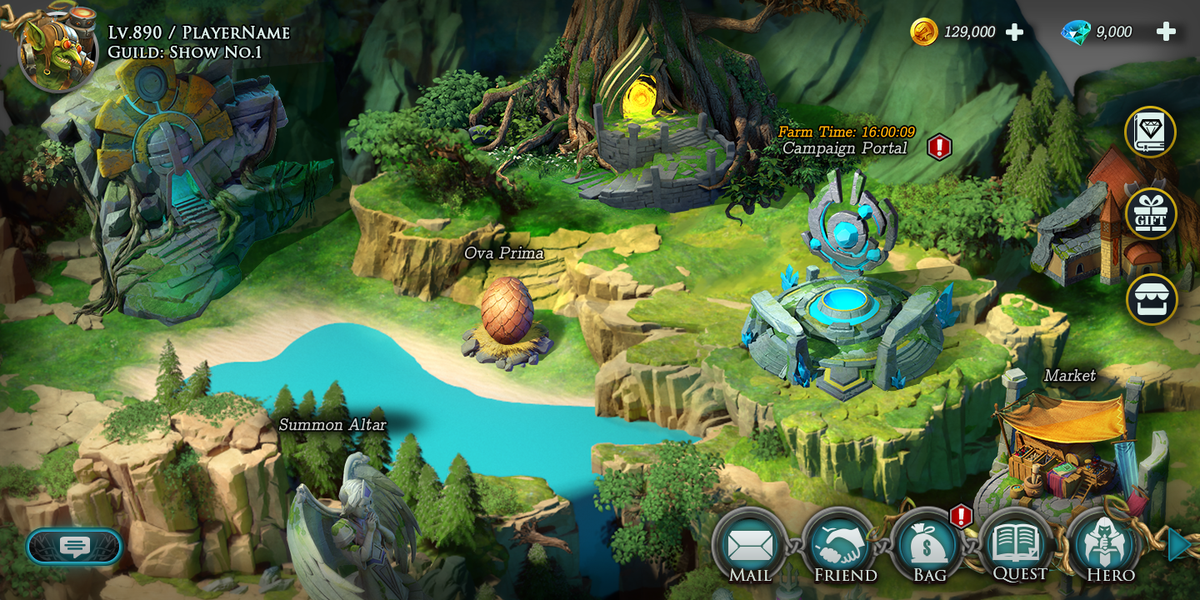Expand the bottom menu with the arrow
The image size is (1200, 600).
(x=1180, y=545)
